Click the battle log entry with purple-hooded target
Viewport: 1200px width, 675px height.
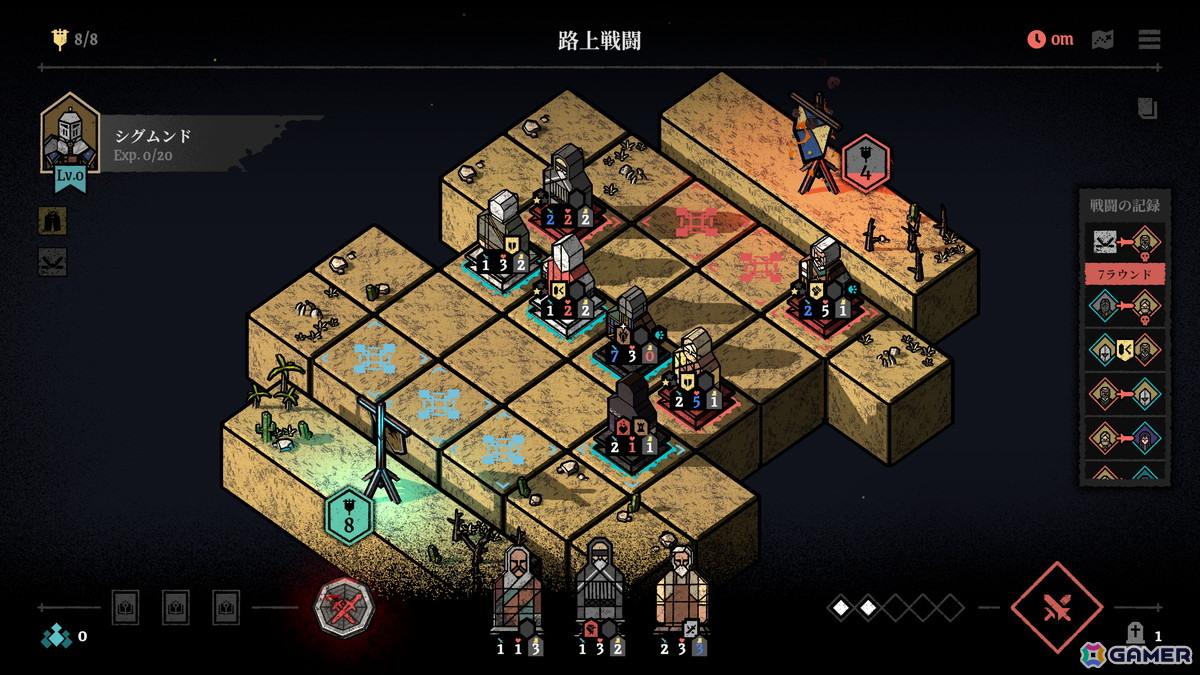1125,437
